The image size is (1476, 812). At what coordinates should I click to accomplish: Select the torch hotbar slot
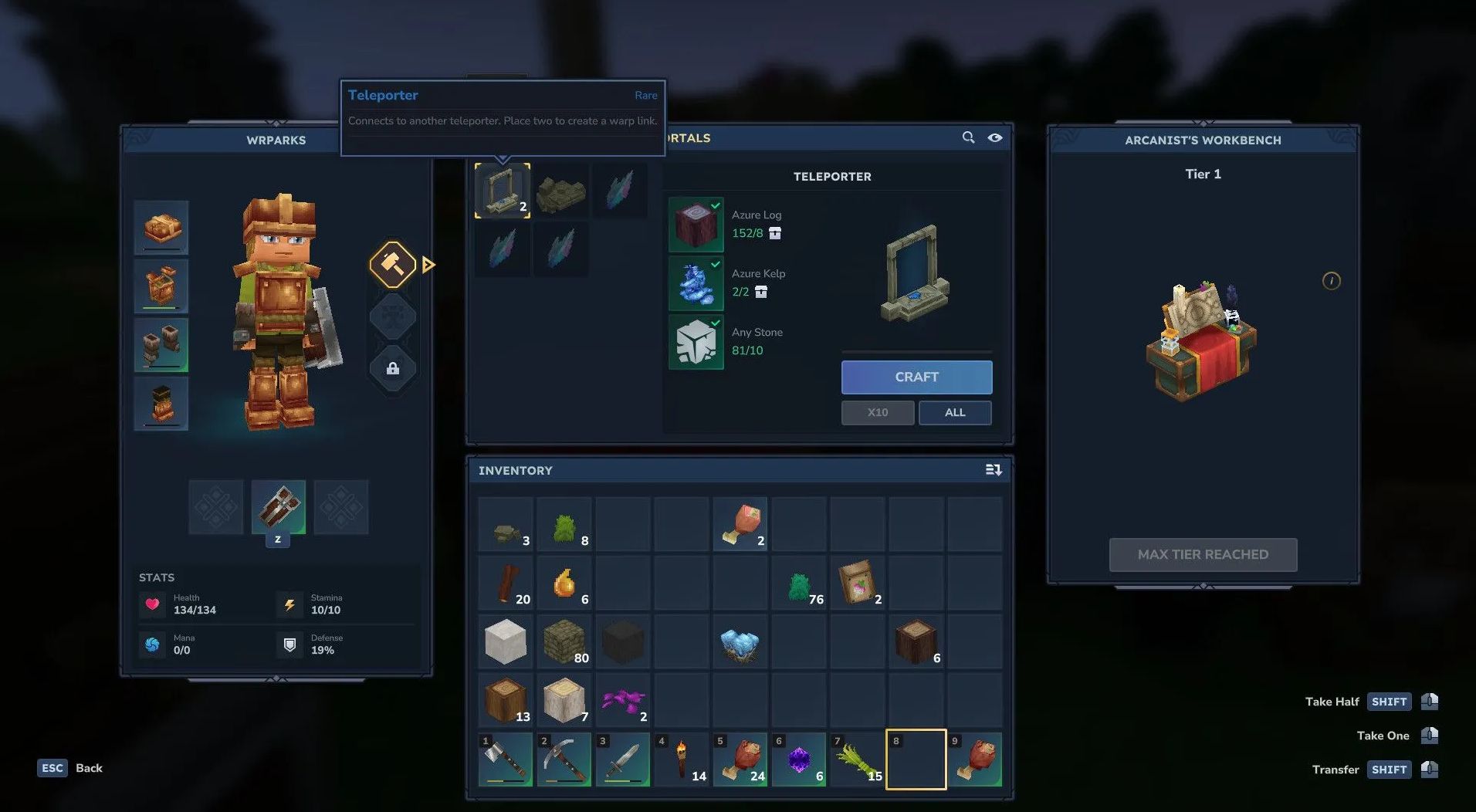682,760
